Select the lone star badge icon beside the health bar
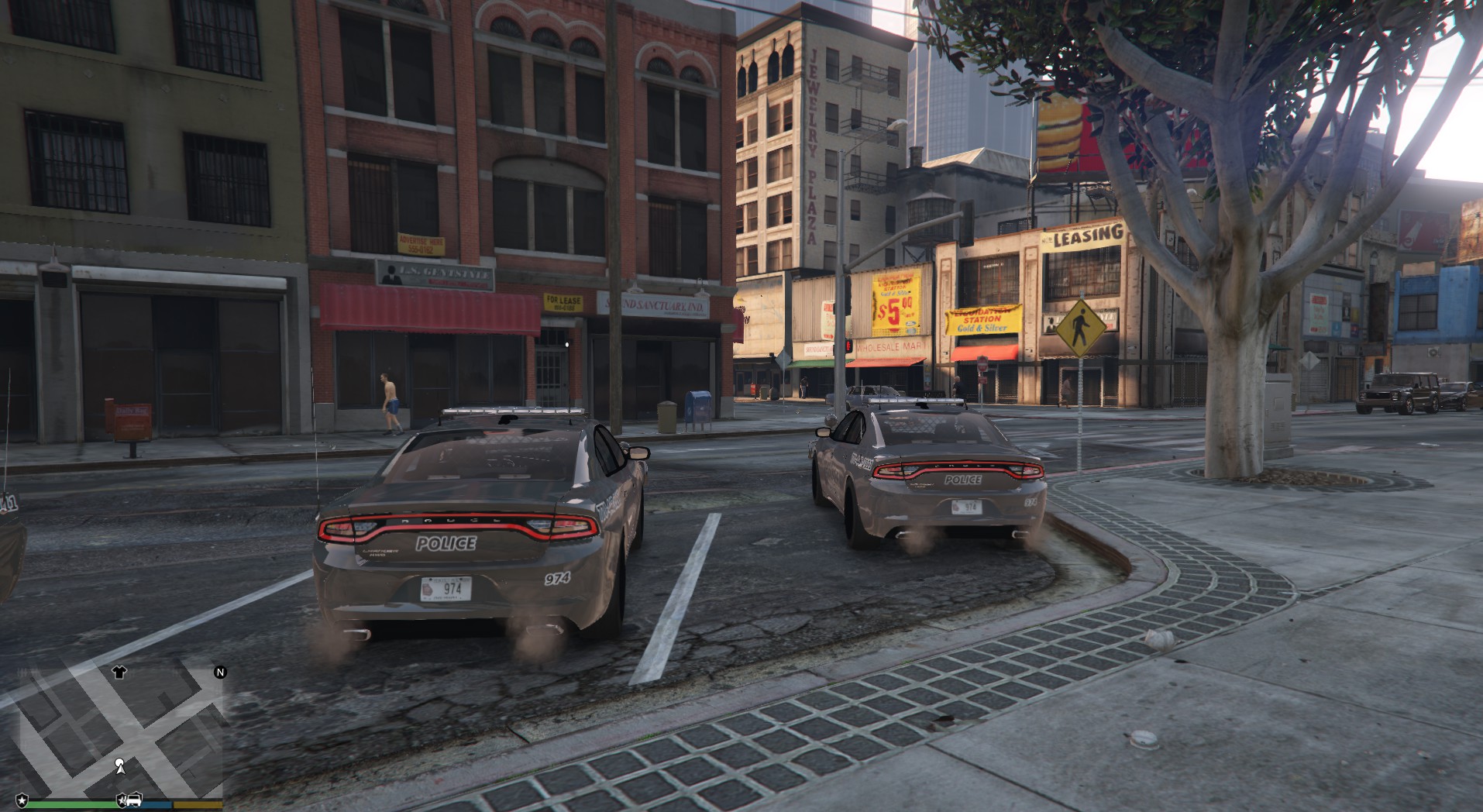1483x812 pixels. pos(22,799)
